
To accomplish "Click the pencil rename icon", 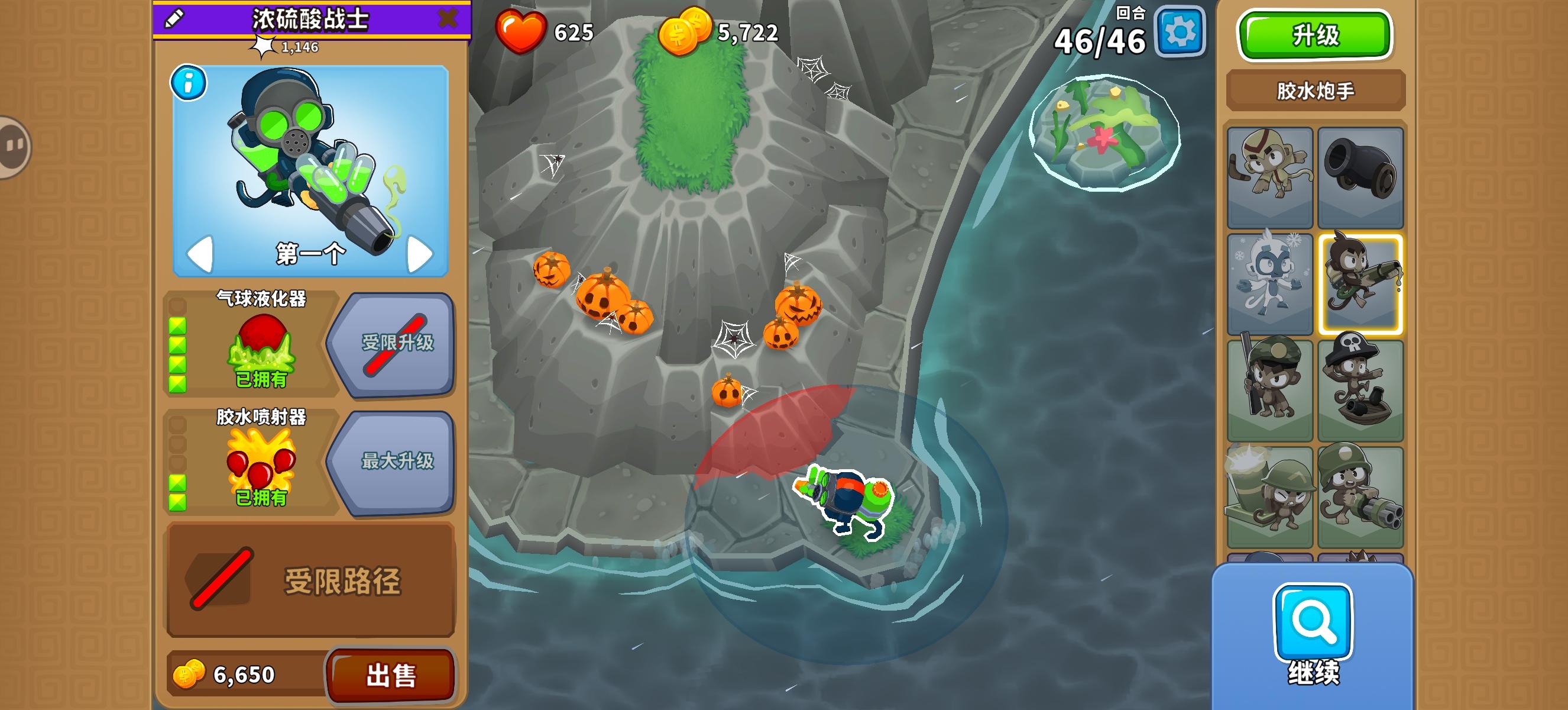I will pyautogui.click(x=175, y=20).
